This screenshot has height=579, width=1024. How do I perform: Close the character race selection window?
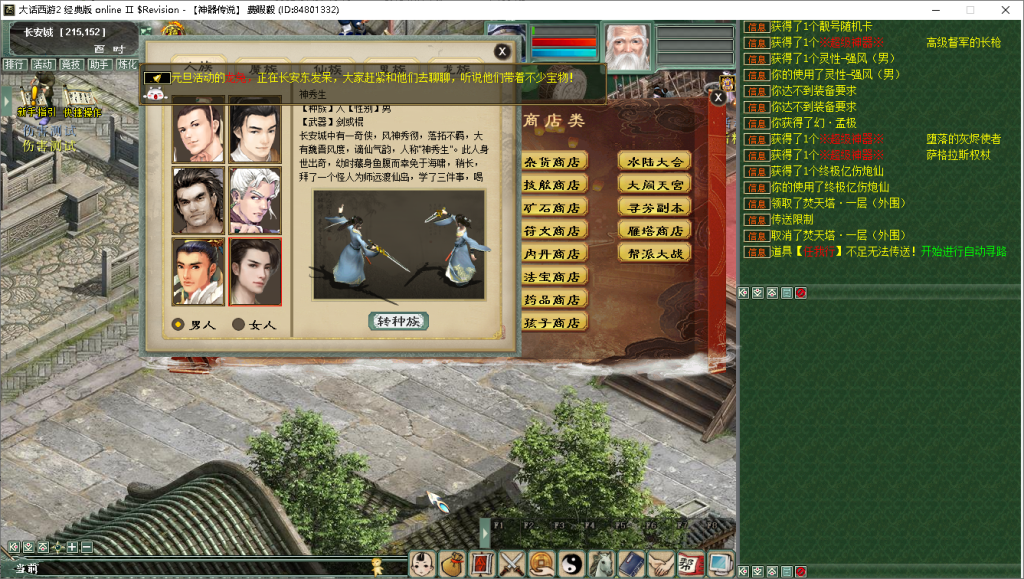tap(502, 52)
